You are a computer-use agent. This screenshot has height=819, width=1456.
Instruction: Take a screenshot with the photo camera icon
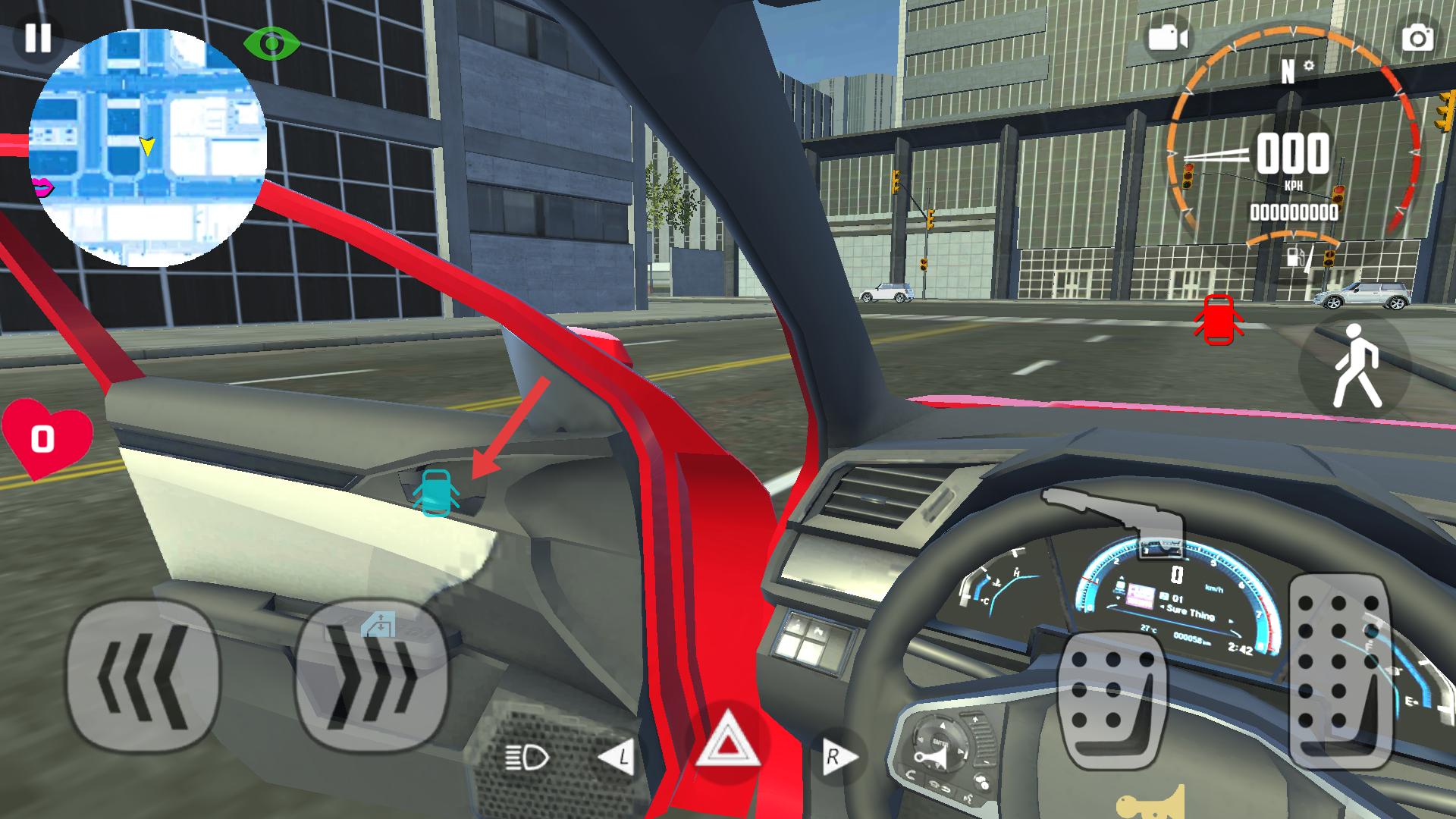[x=1417, y=39]
